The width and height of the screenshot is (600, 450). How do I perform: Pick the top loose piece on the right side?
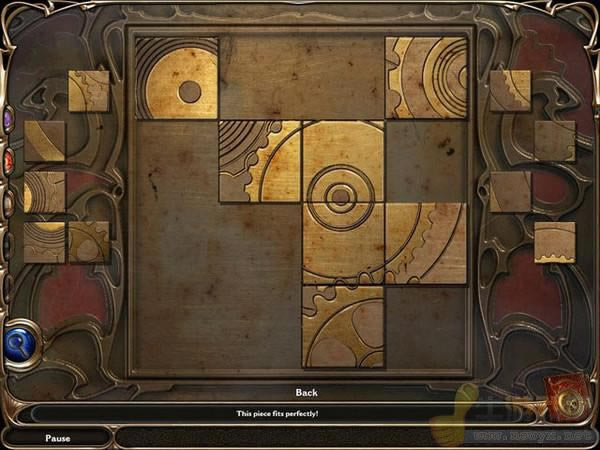tap(510, 91)
